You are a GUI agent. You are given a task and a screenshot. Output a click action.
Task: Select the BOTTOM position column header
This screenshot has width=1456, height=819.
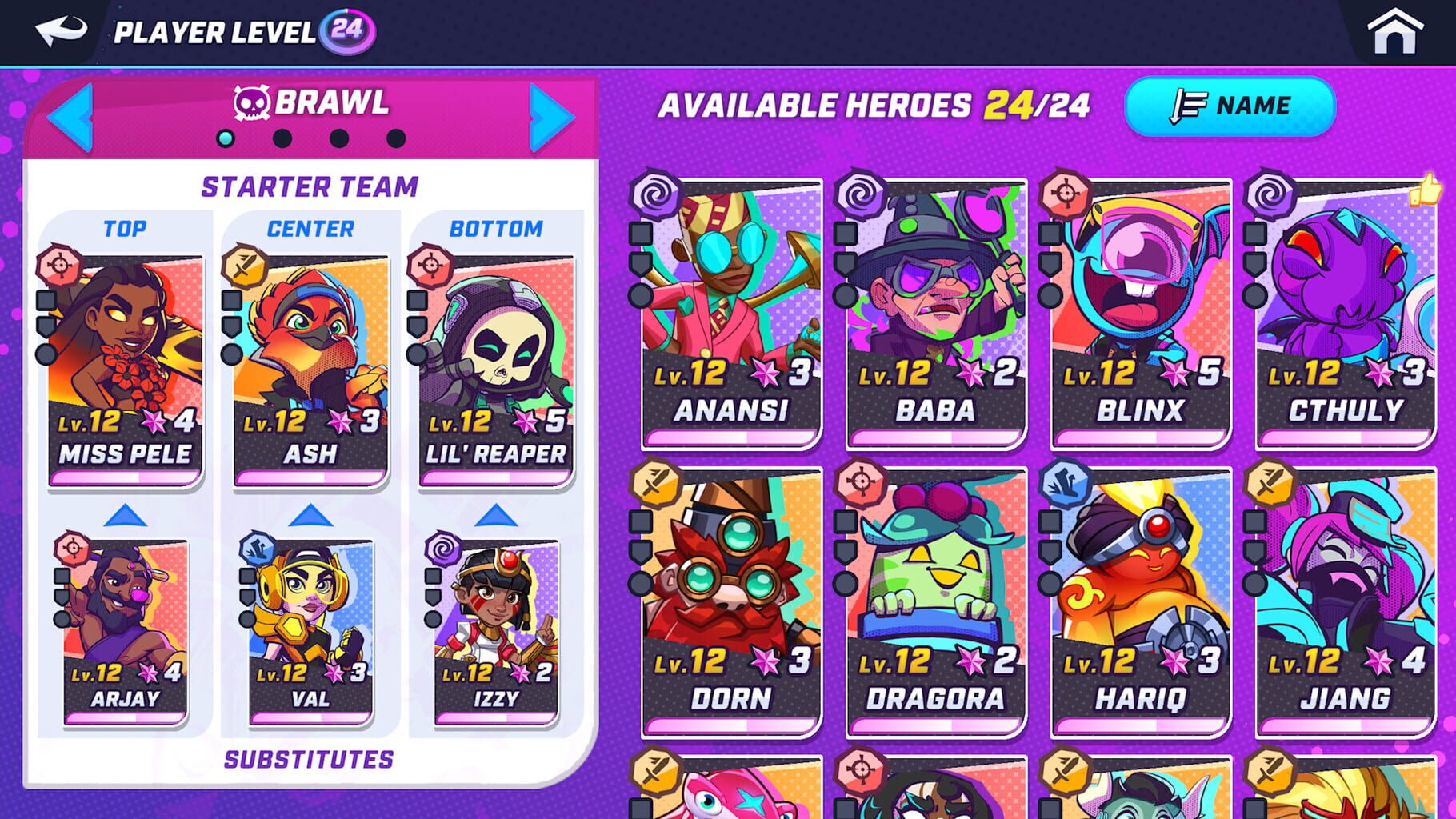pyautogui.click(x=496, y=229)
